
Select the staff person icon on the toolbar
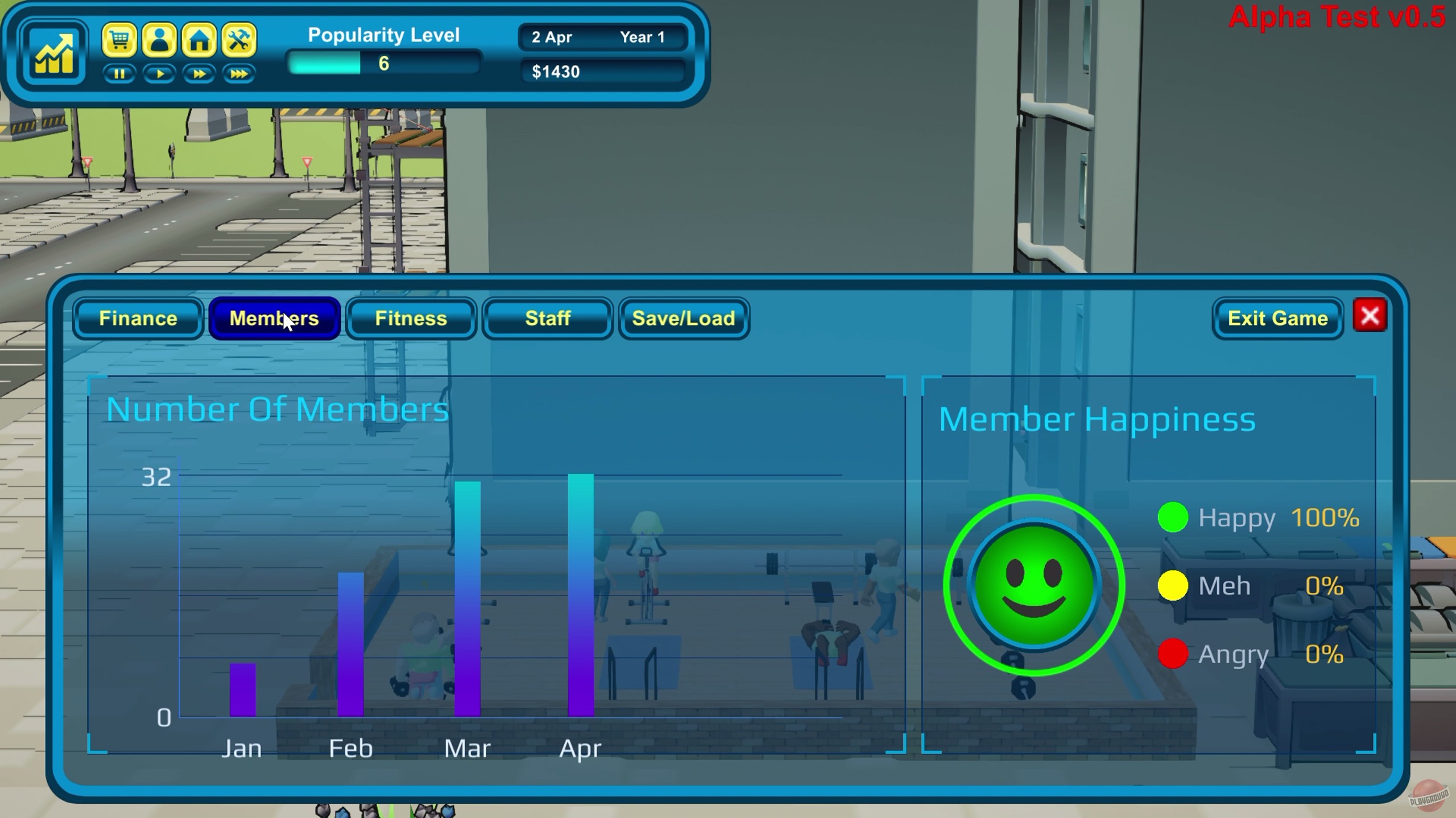[160, 40]
